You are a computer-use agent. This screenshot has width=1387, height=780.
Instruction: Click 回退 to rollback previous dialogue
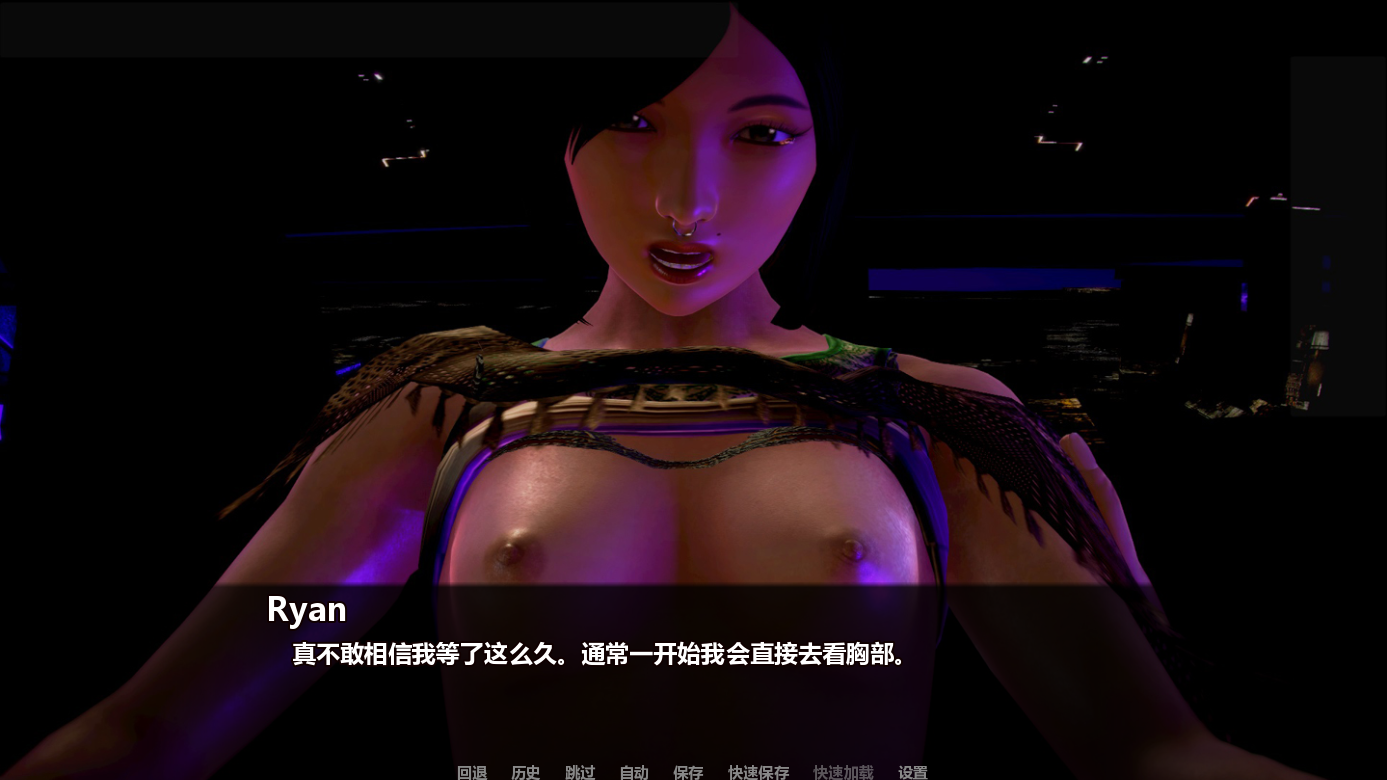[471, 772]
